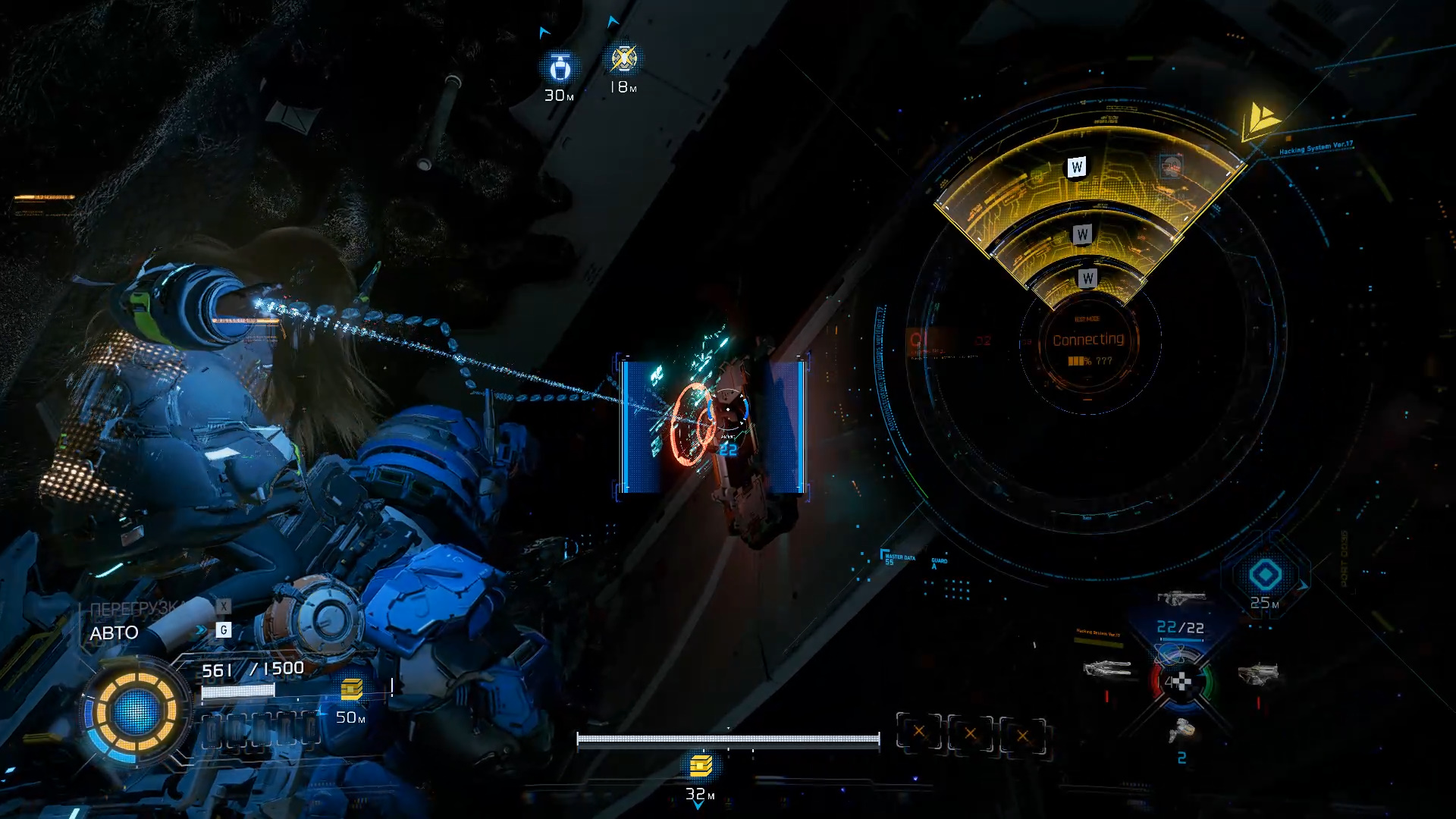Choose the left weapon in the weapon wheel
Screen dimensions: 1456x819
(x=1108, y=669)
